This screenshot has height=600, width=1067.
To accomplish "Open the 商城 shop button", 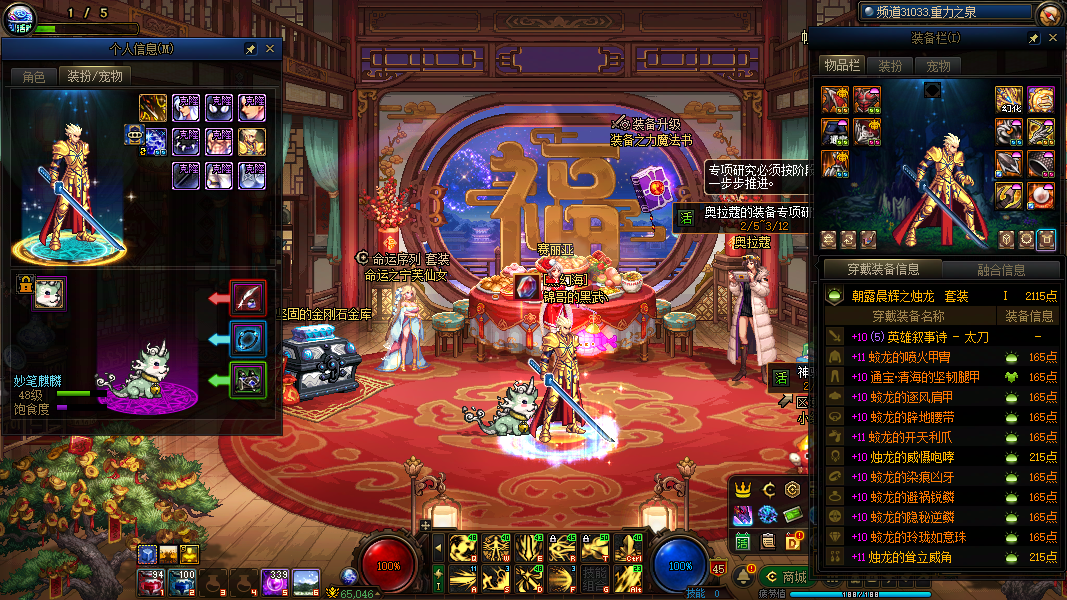I will coord(784,577).
